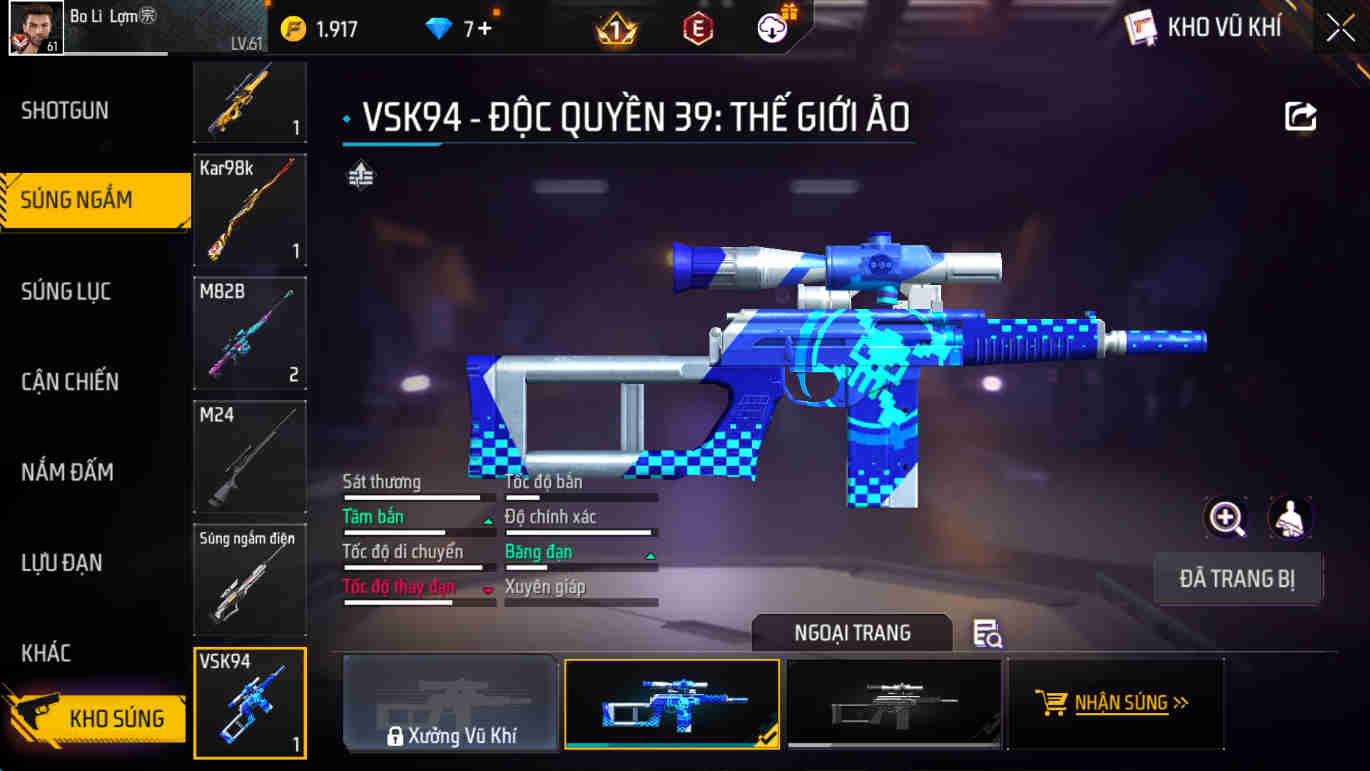Switch to the SÚNG LỤC category
This screenshot has width=1370, height=771.
coord(65,291)
